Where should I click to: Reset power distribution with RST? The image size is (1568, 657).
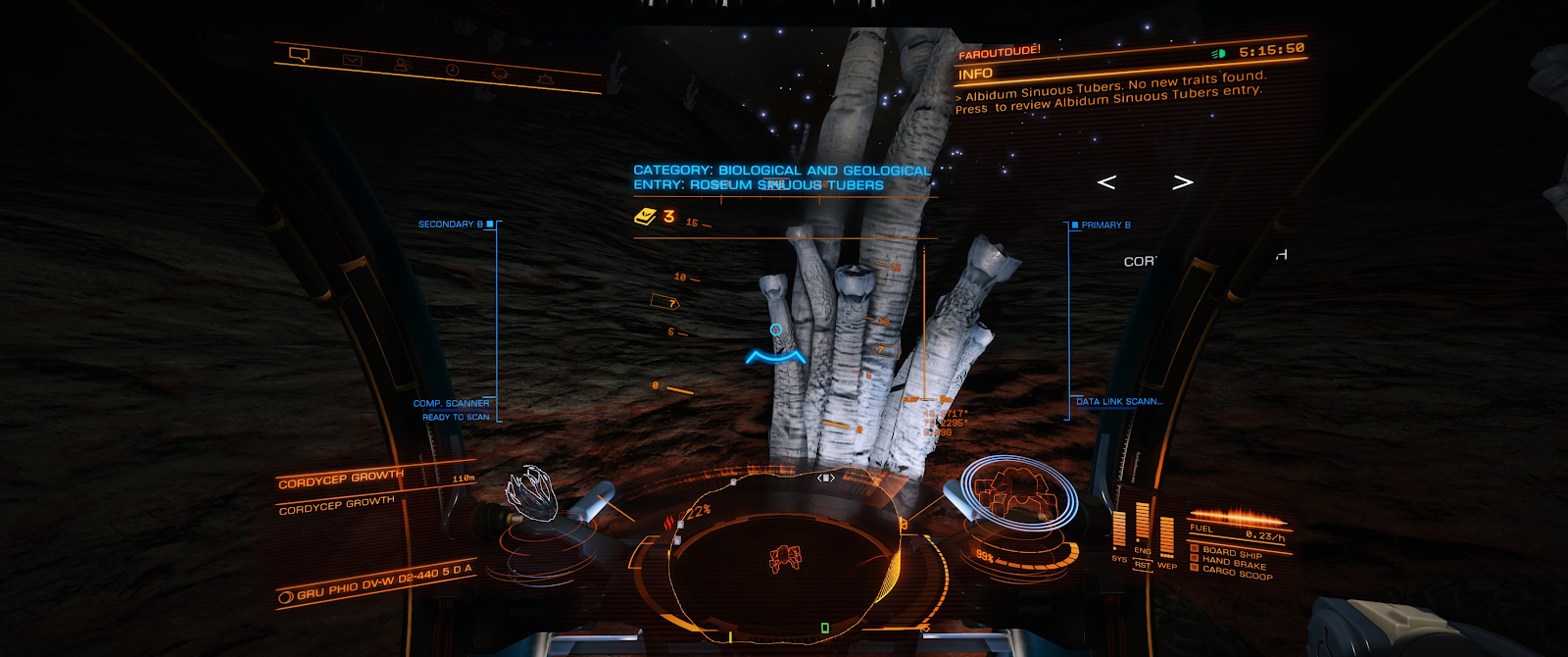[x=1143, y=565]
